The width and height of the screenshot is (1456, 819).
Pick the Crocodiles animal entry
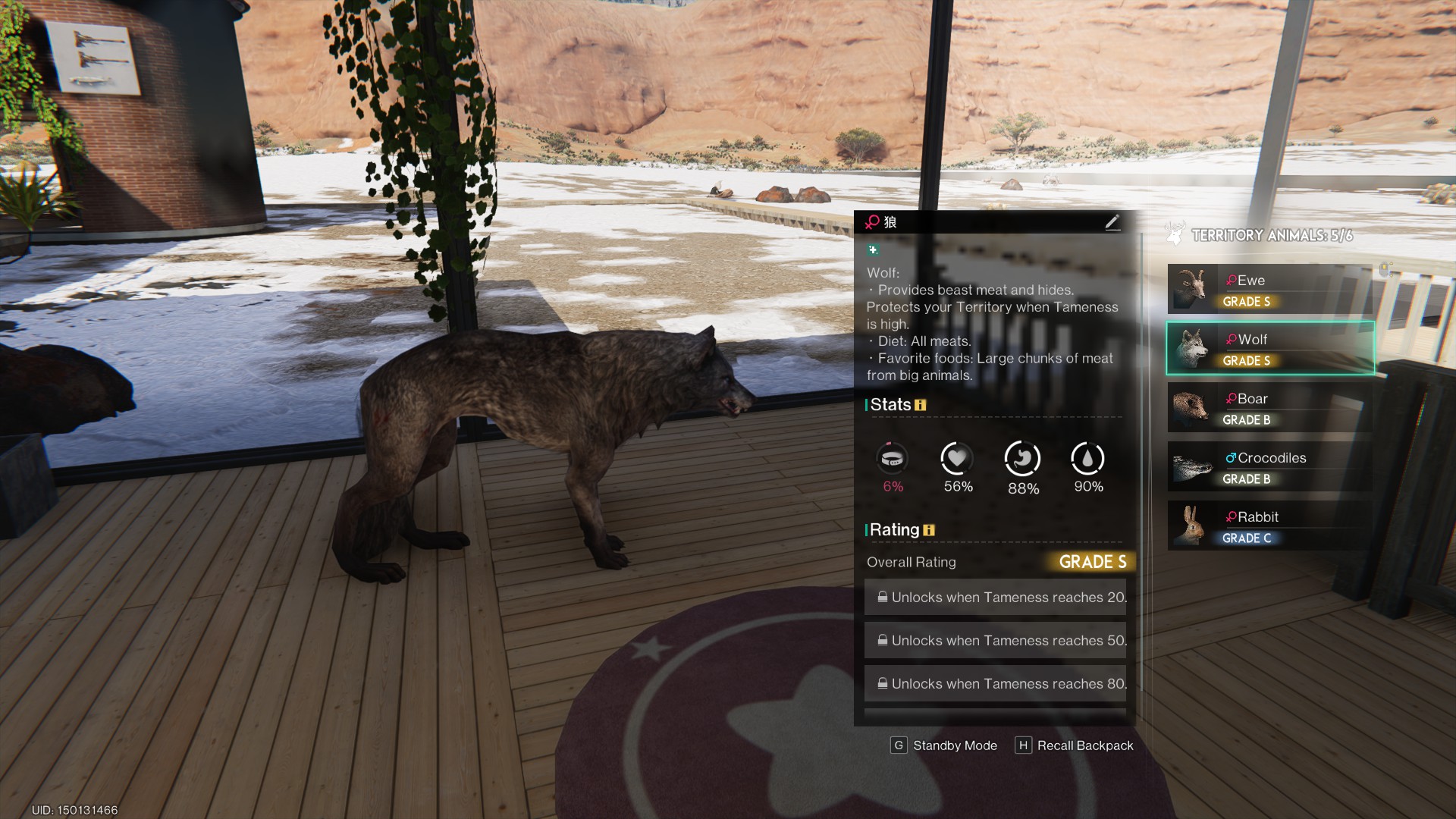pos(1269,466)
